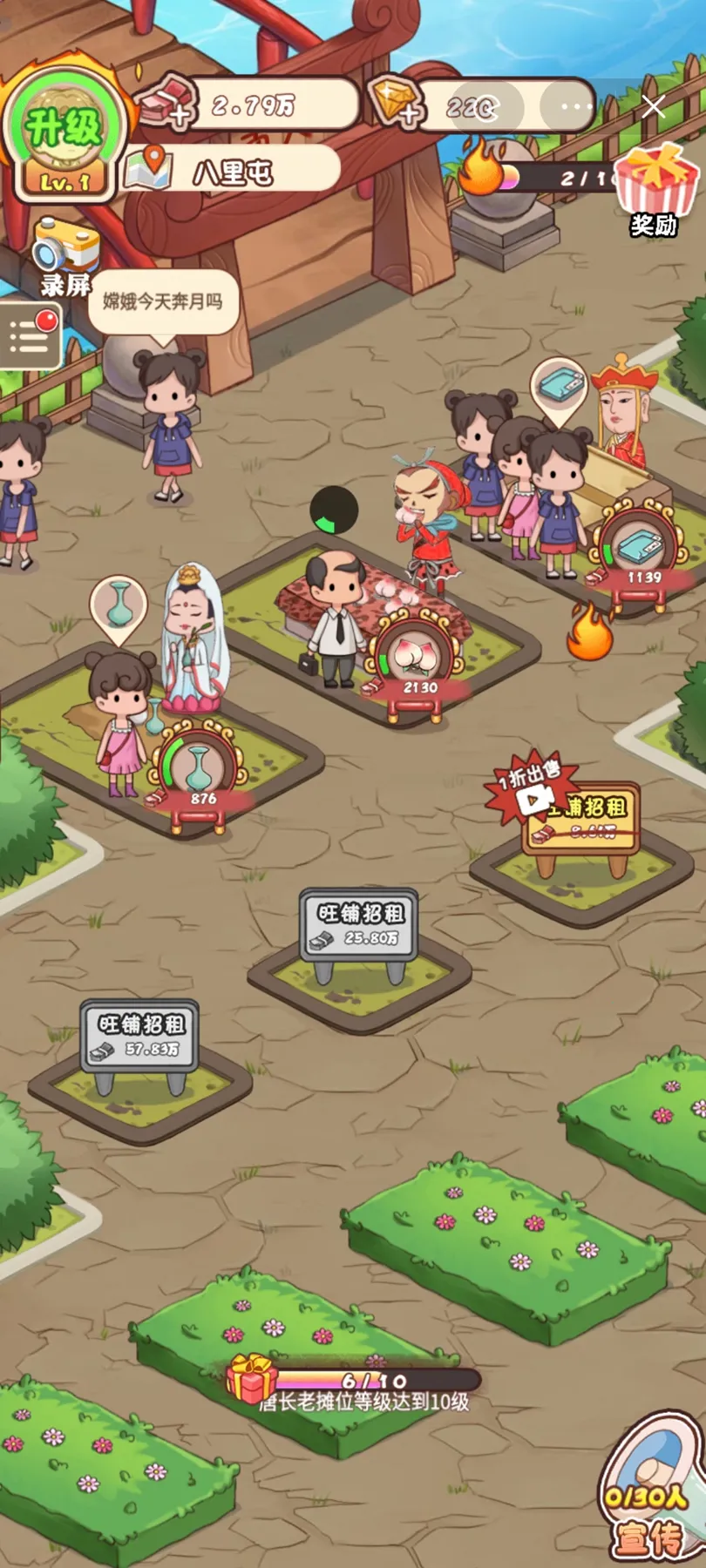This screenshot has width=706, height=1568.
Task: Open the 八里屯 map location
Action: pyautogui.click(x=231, y=171)
